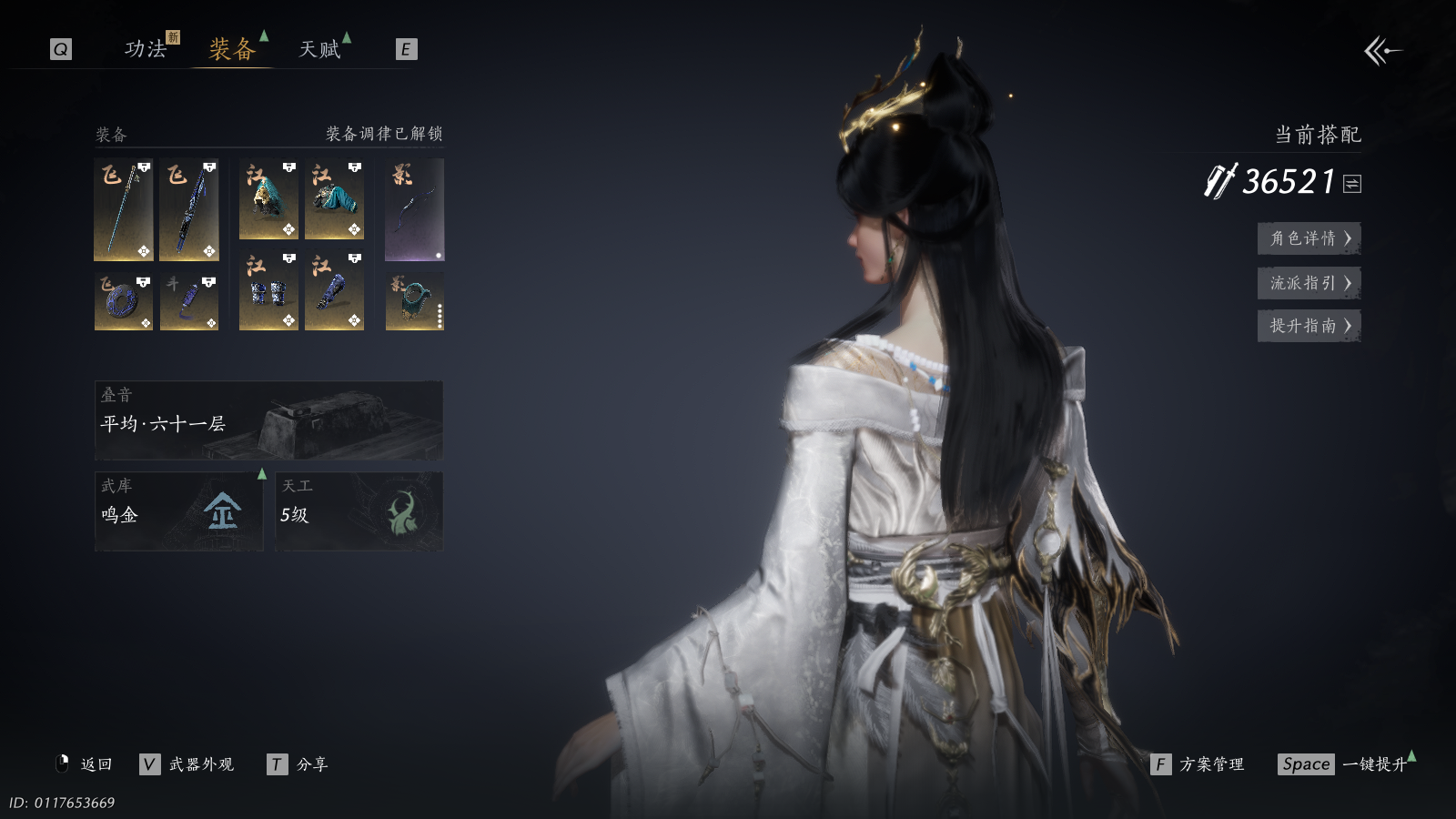Select the 装备 tab
This screenshot has height=819, width=1456.
pos(232,49)
